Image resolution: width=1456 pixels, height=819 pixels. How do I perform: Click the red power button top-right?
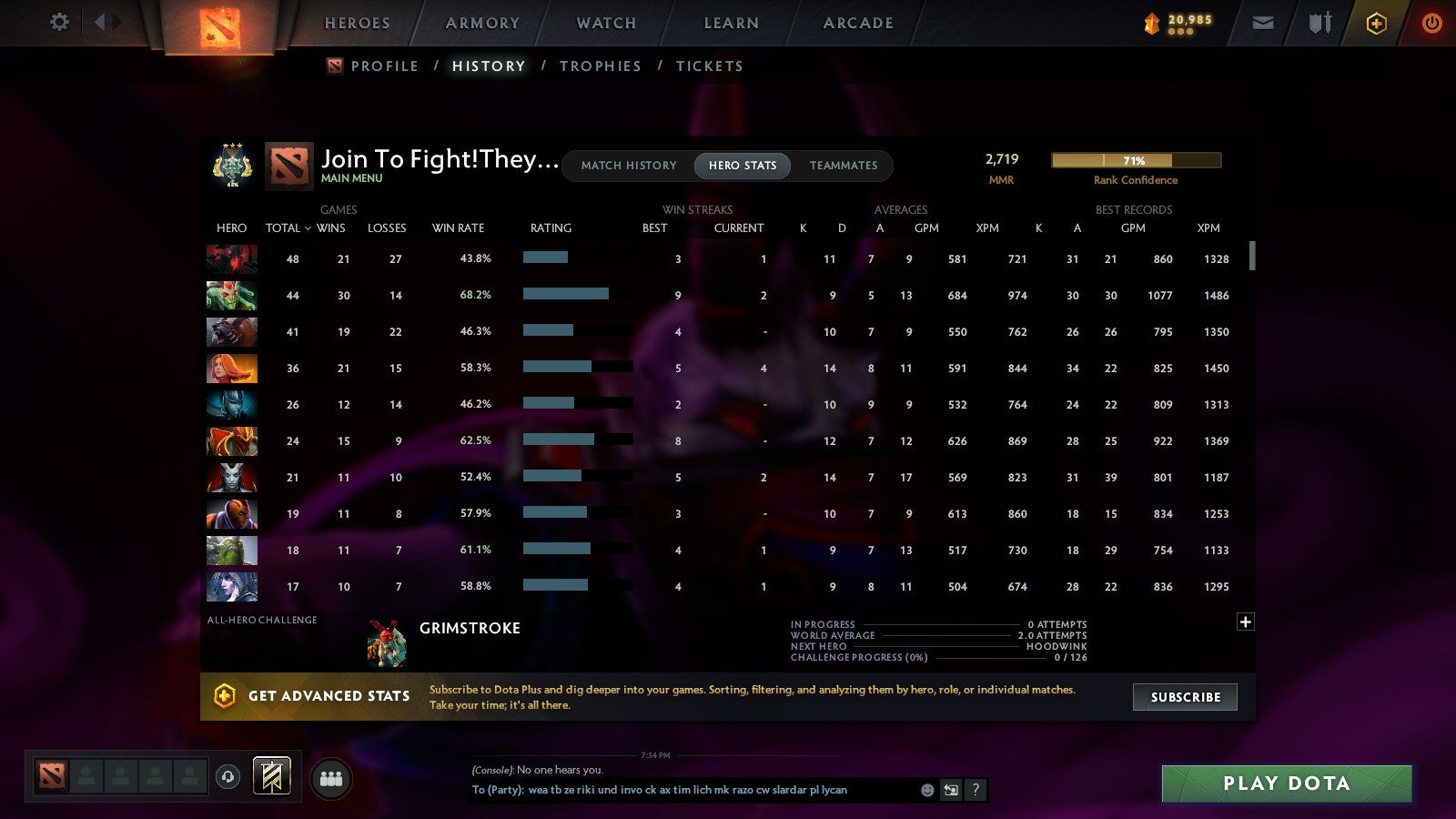1431,23
